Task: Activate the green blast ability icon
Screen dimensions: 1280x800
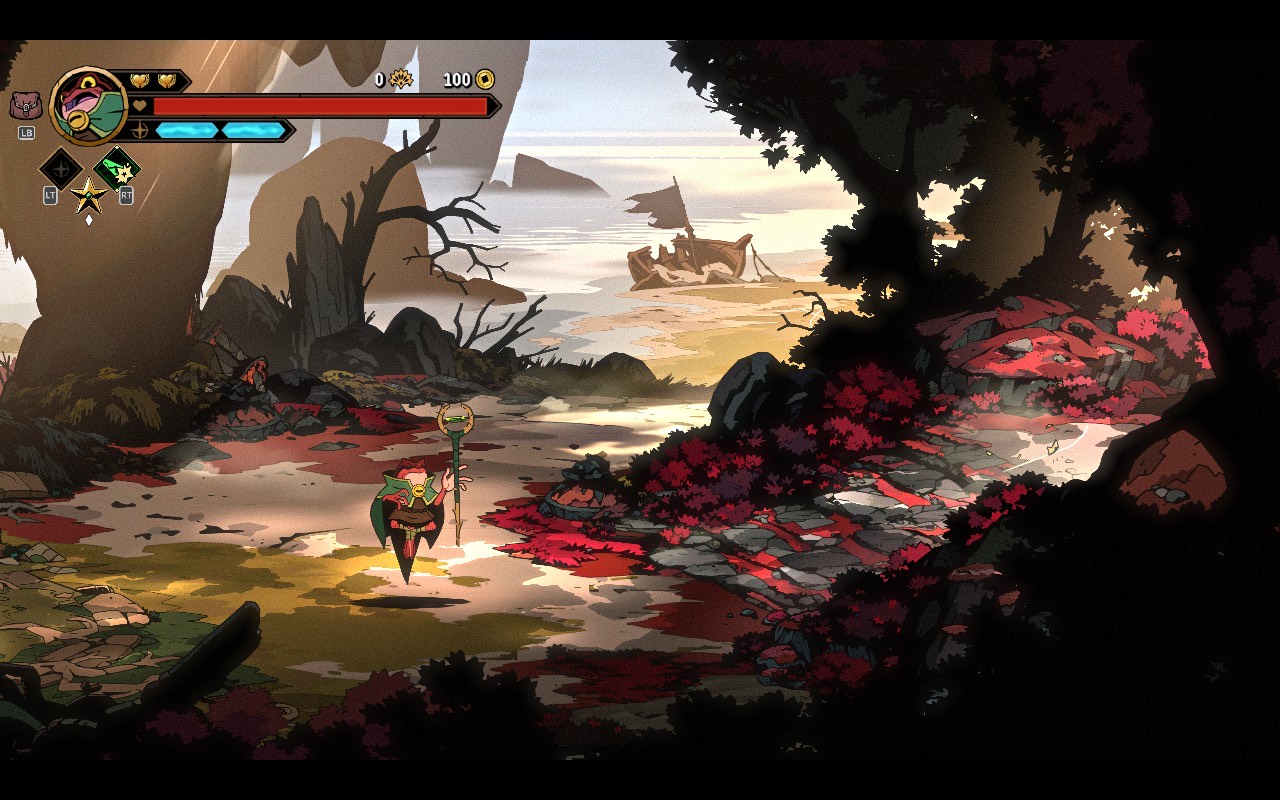Action: point(116,168)
